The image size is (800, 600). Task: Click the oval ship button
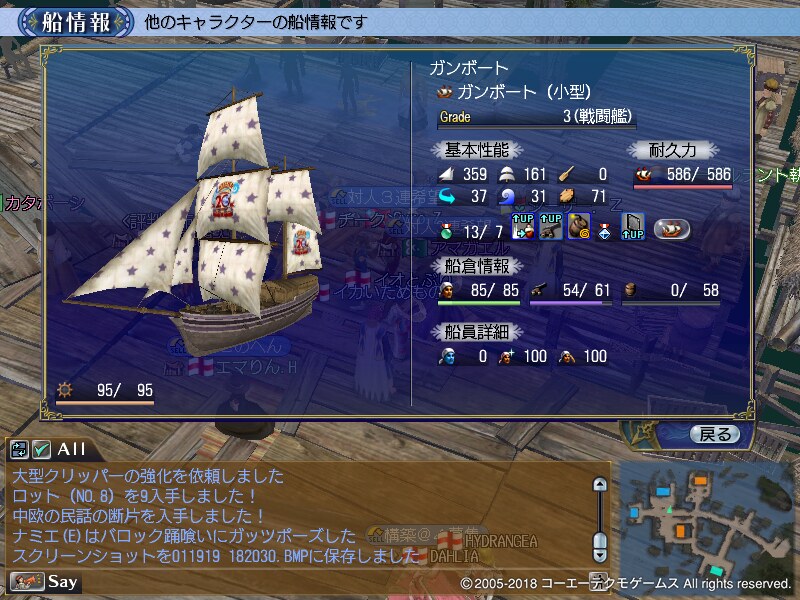click(x=674, y=227)
